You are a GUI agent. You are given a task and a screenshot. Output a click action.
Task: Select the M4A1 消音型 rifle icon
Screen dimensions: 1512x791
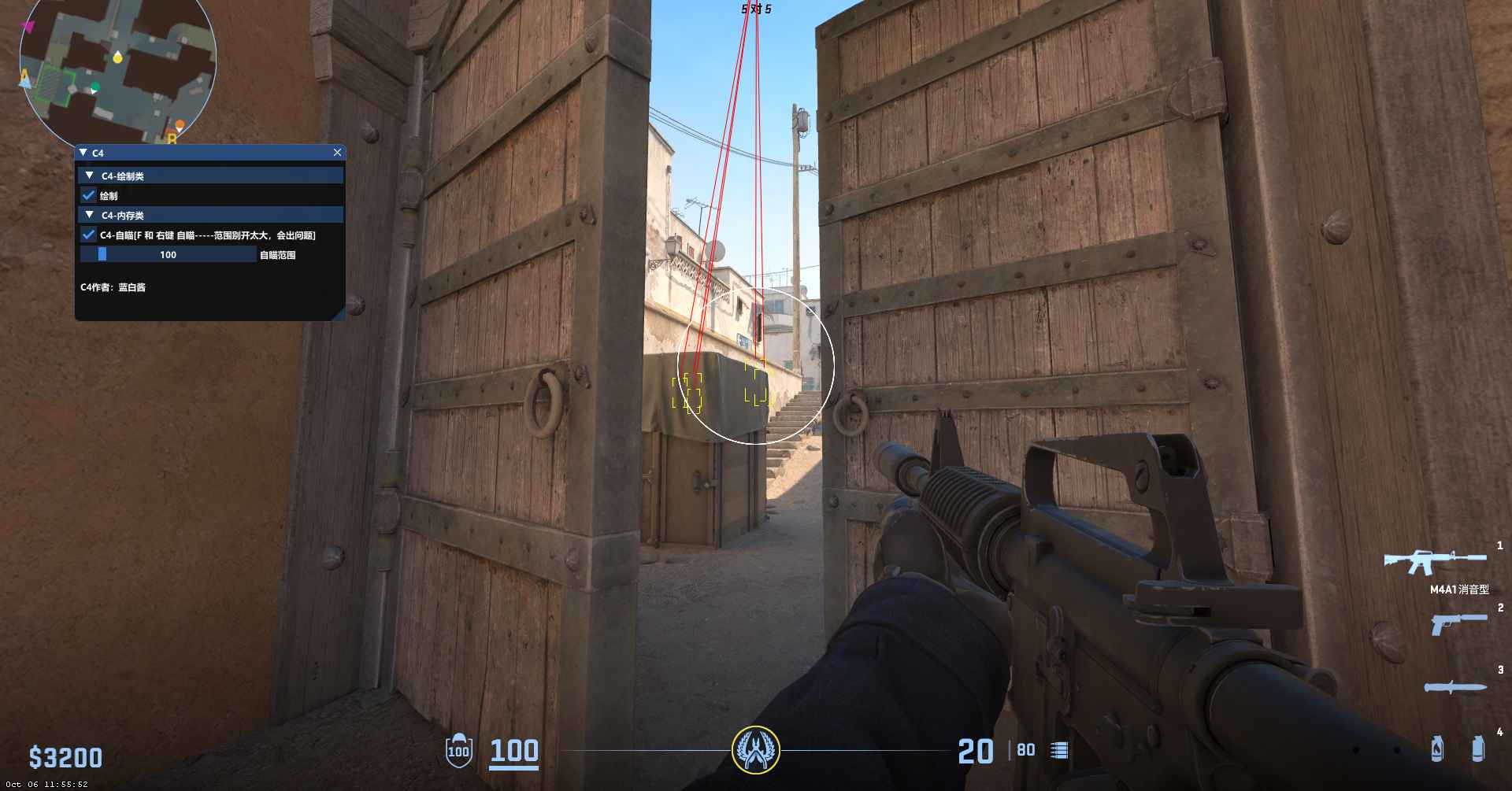(1435, 561)
